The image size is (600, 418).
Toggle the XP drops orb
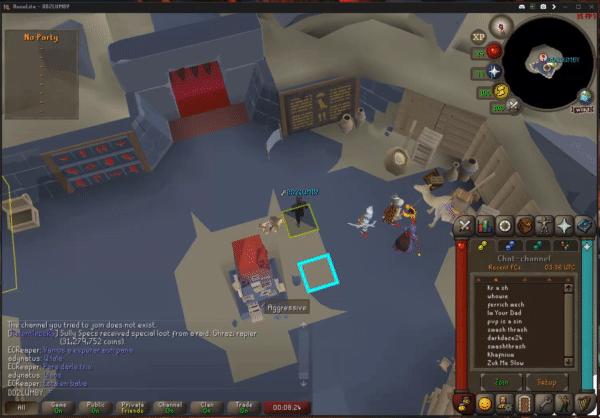[x=478, y=36]
